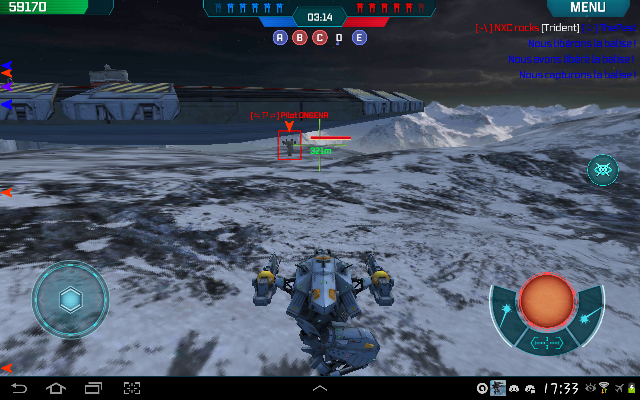This screenshot has width=640, height=400.
Task: Expand the taskbar's center up-arrow tray
Action: click(x=320, y=388)
